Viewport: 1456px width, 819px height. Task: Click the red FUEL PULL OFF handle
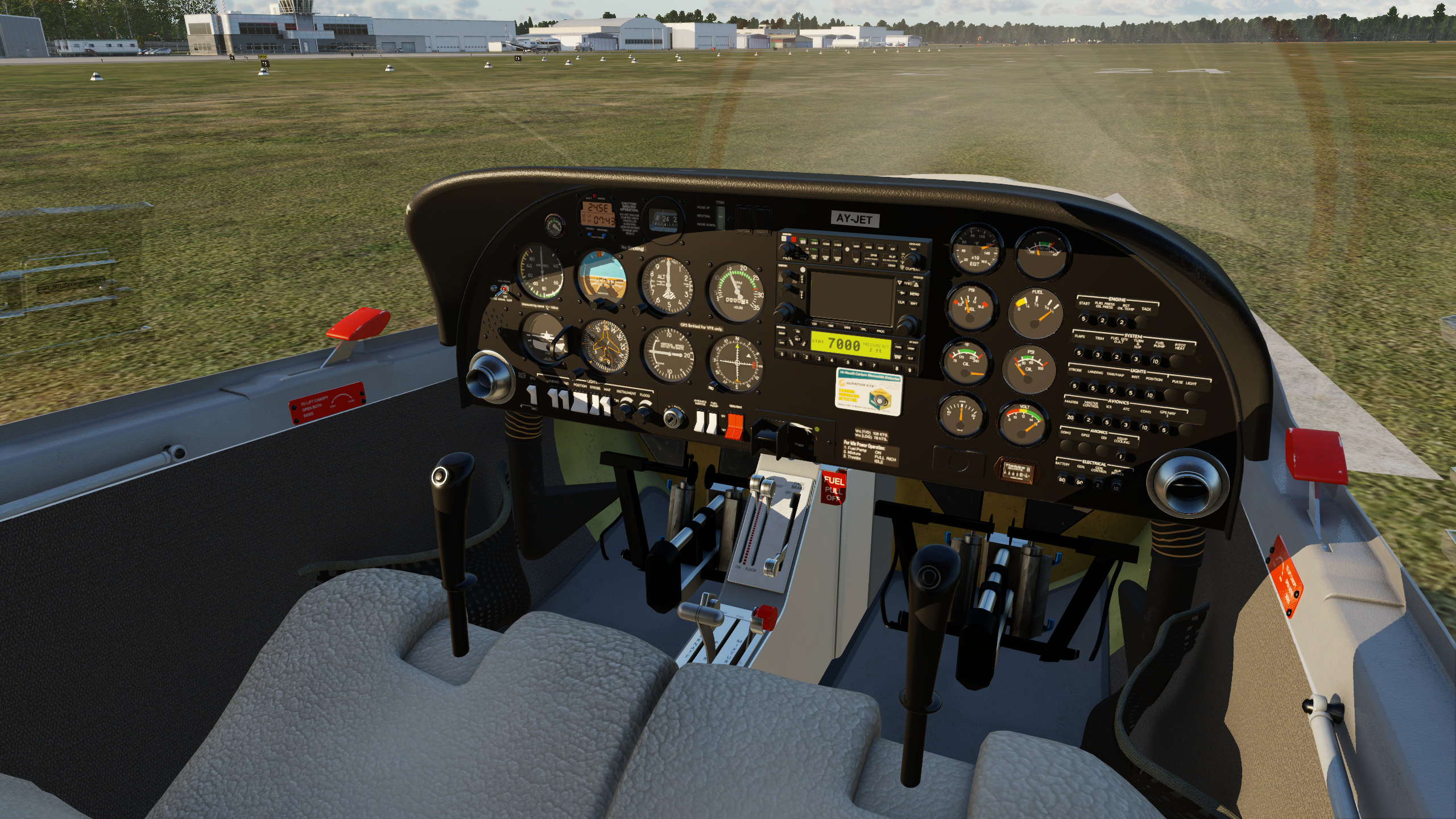point(834,488)
